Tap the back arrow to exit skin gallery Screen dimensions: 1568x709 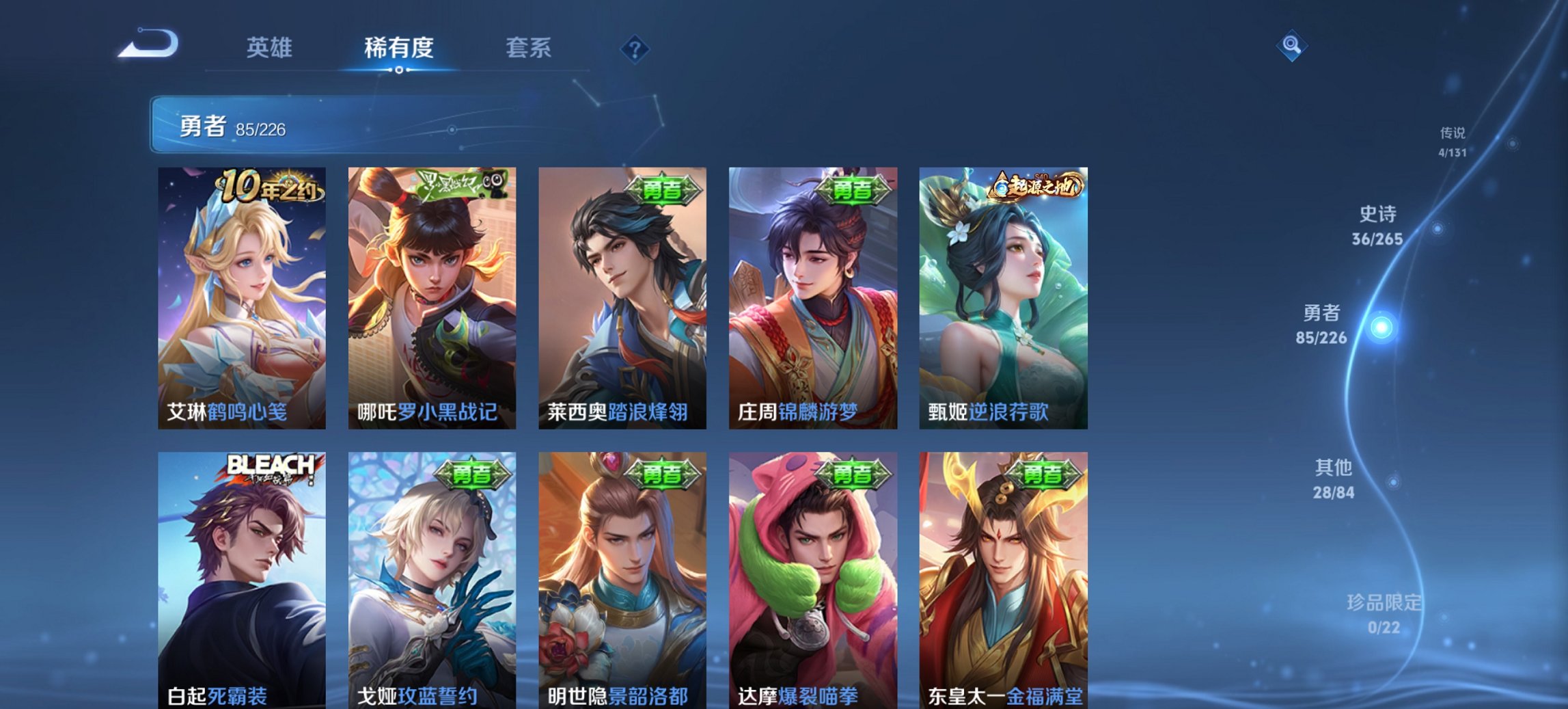click(146, 44)
